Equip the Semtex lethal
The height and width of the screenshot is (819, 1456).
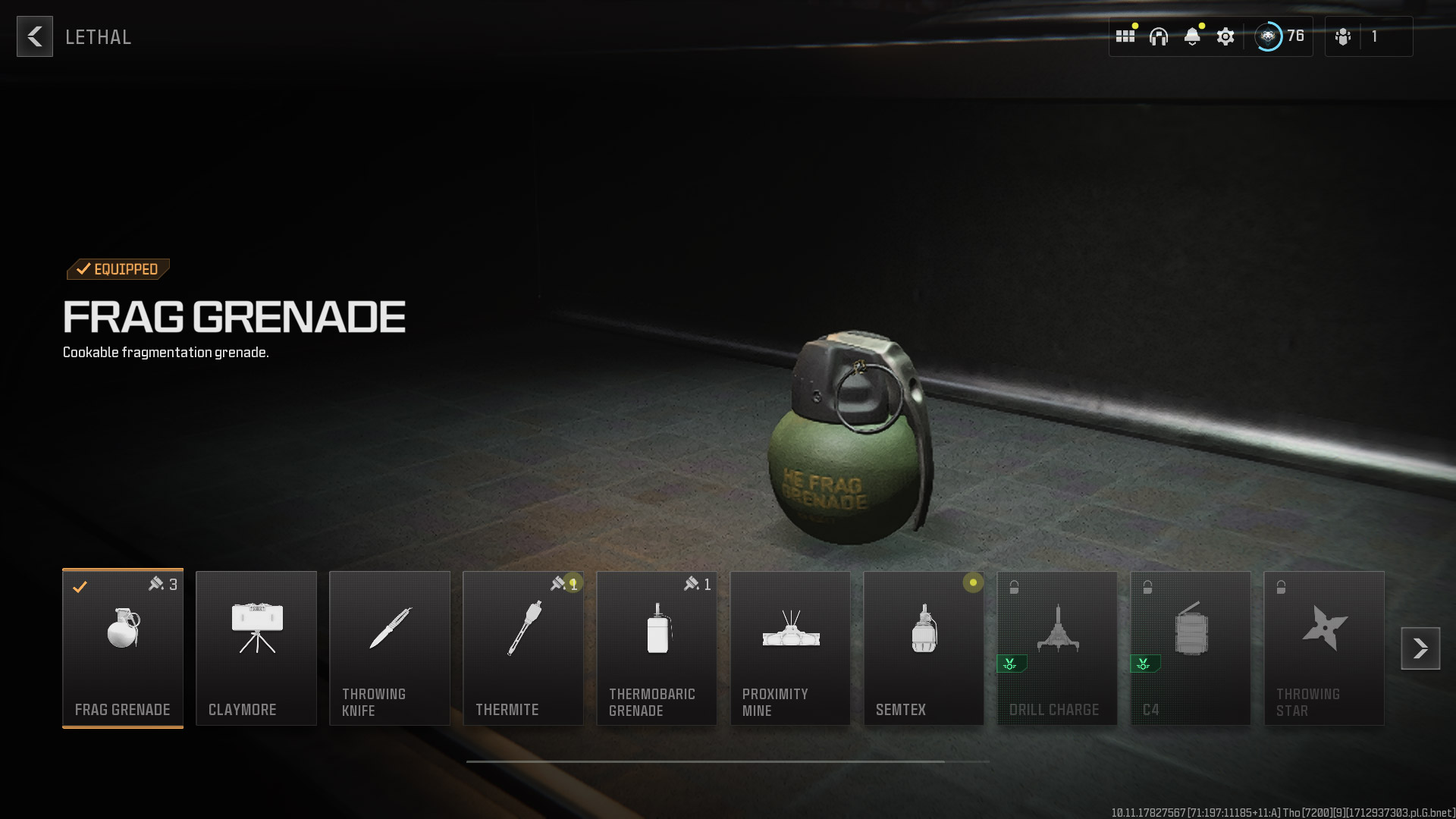click(924, 648)
